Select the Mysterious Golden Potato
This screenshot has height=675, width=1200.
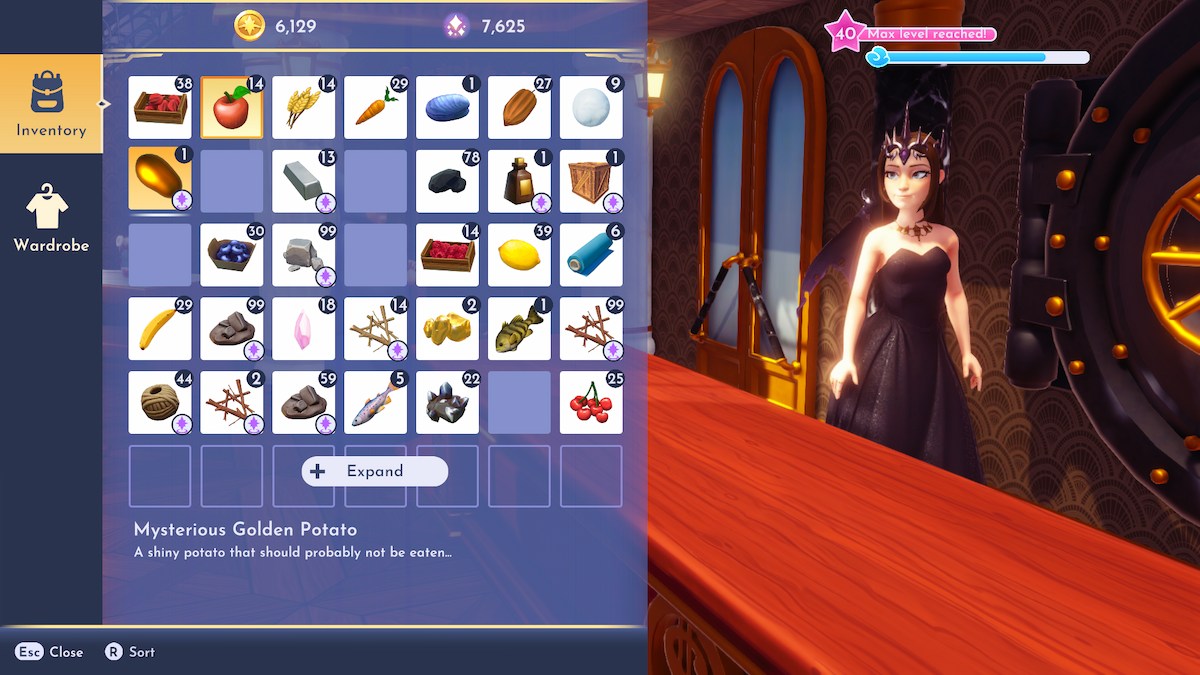[160, 180]
